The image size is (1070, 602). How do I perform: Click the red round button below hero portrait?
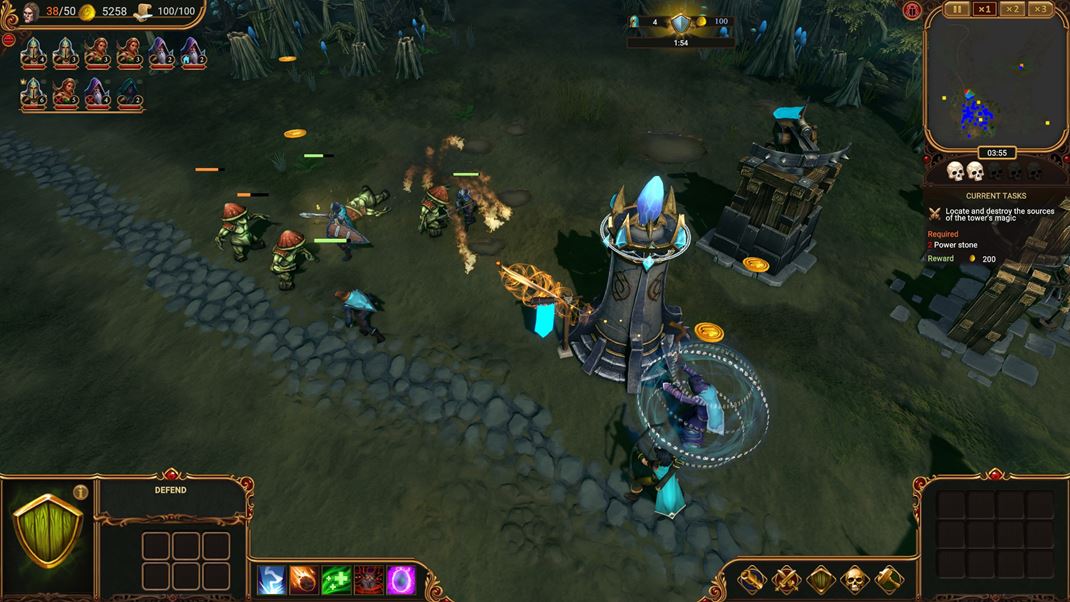[x=8, y=40]
